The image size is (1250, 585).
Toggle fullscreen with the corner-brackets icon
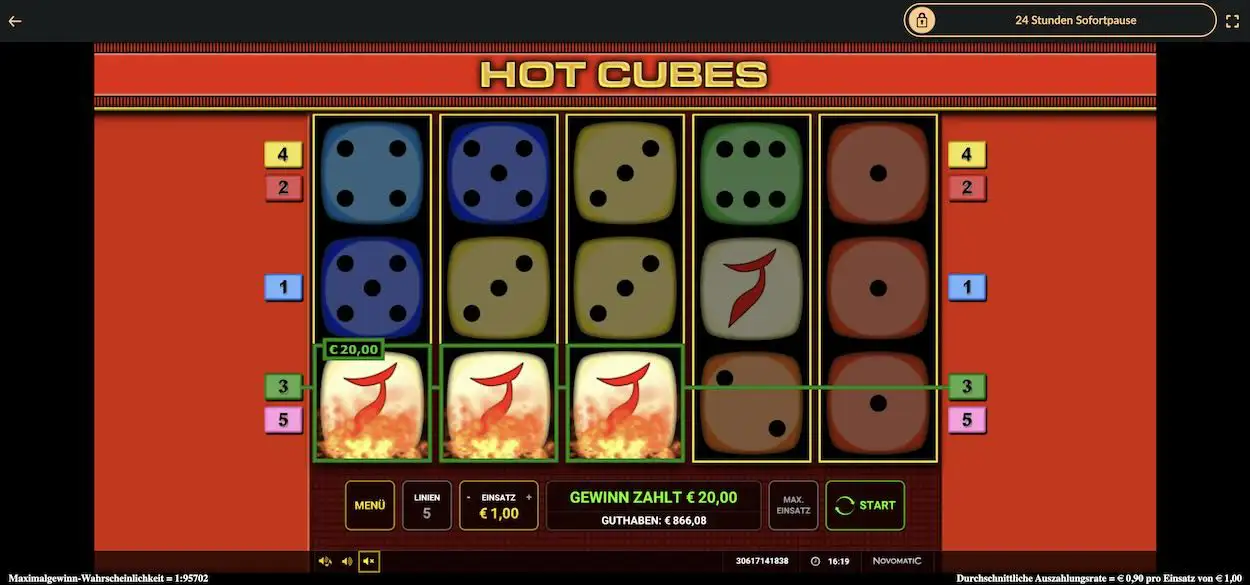[x=1232, y=20]
